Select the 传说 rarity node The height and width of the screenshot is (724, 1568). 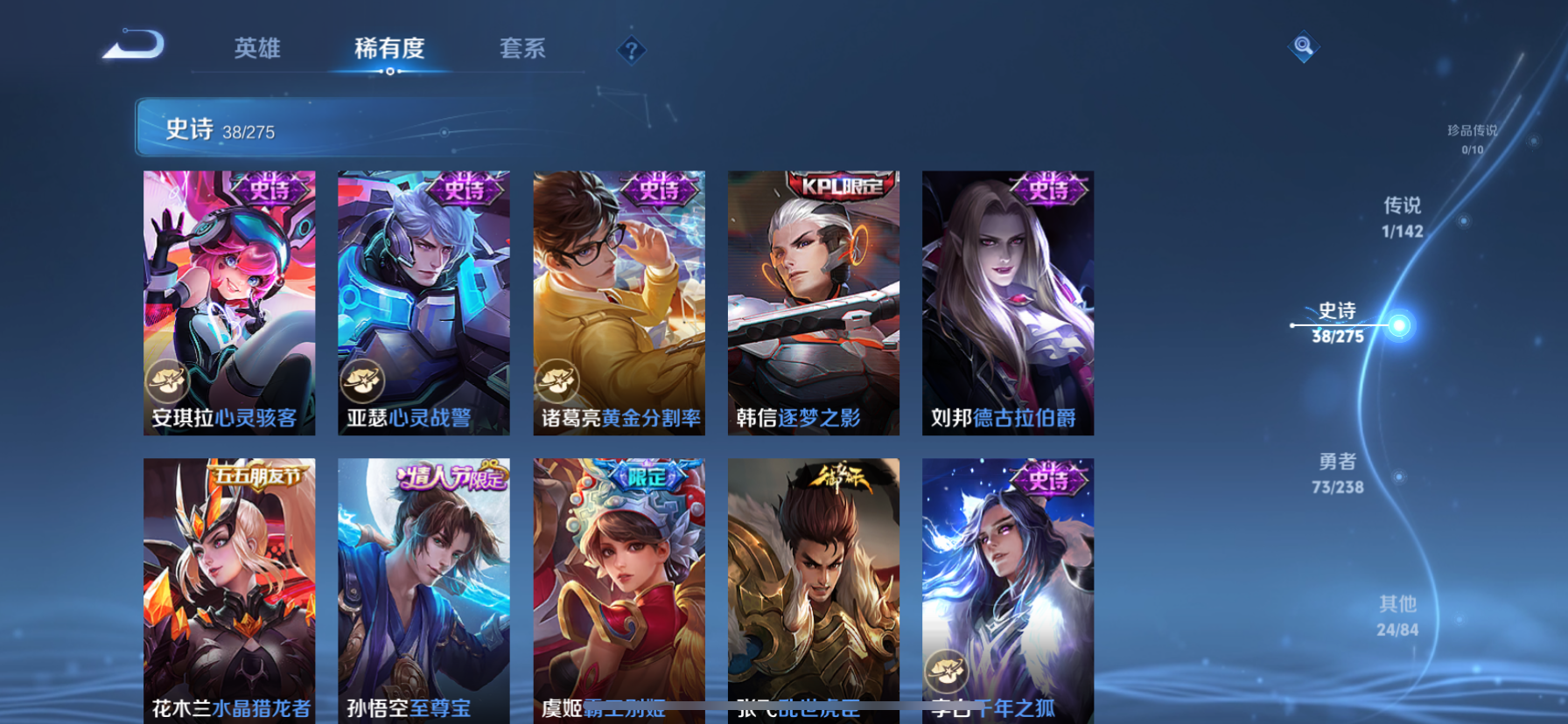click(x=1404, y=215)
